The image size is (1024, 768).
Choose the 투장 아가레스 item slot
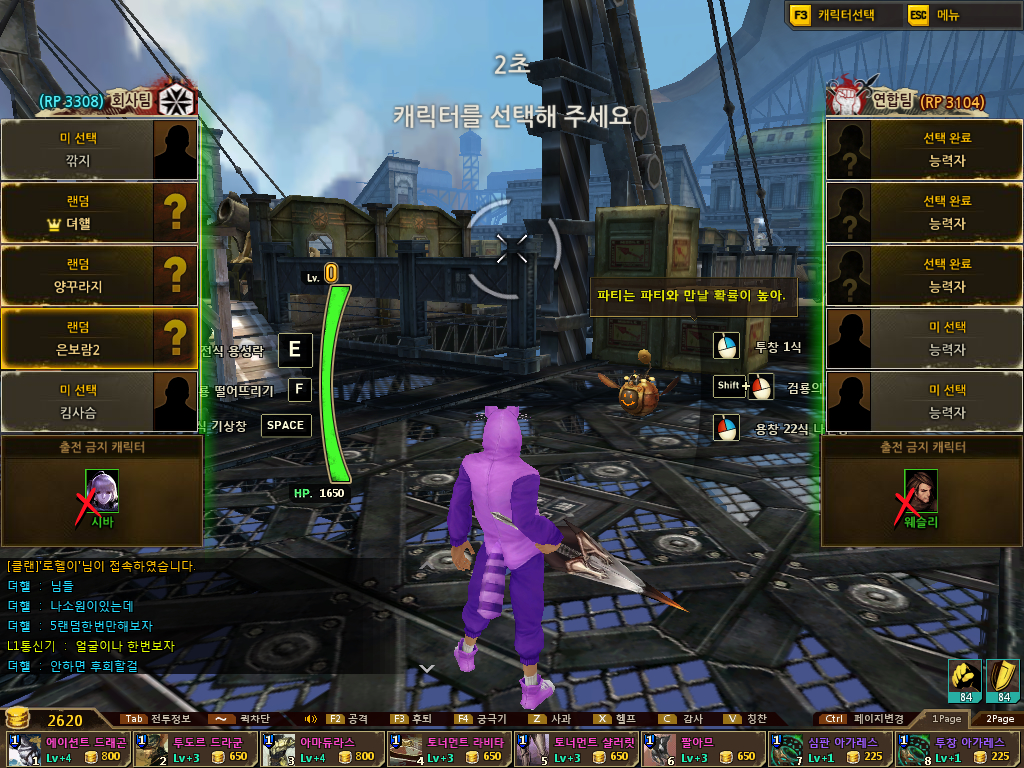956,749
